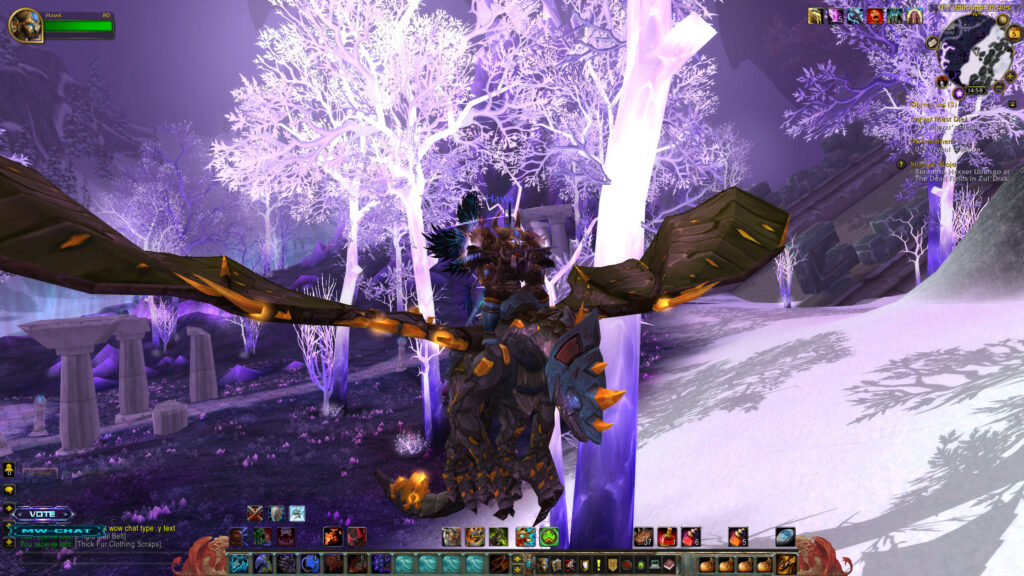Open the main backpack
Screen dimensions: 1024x576
tap(787, 564)
